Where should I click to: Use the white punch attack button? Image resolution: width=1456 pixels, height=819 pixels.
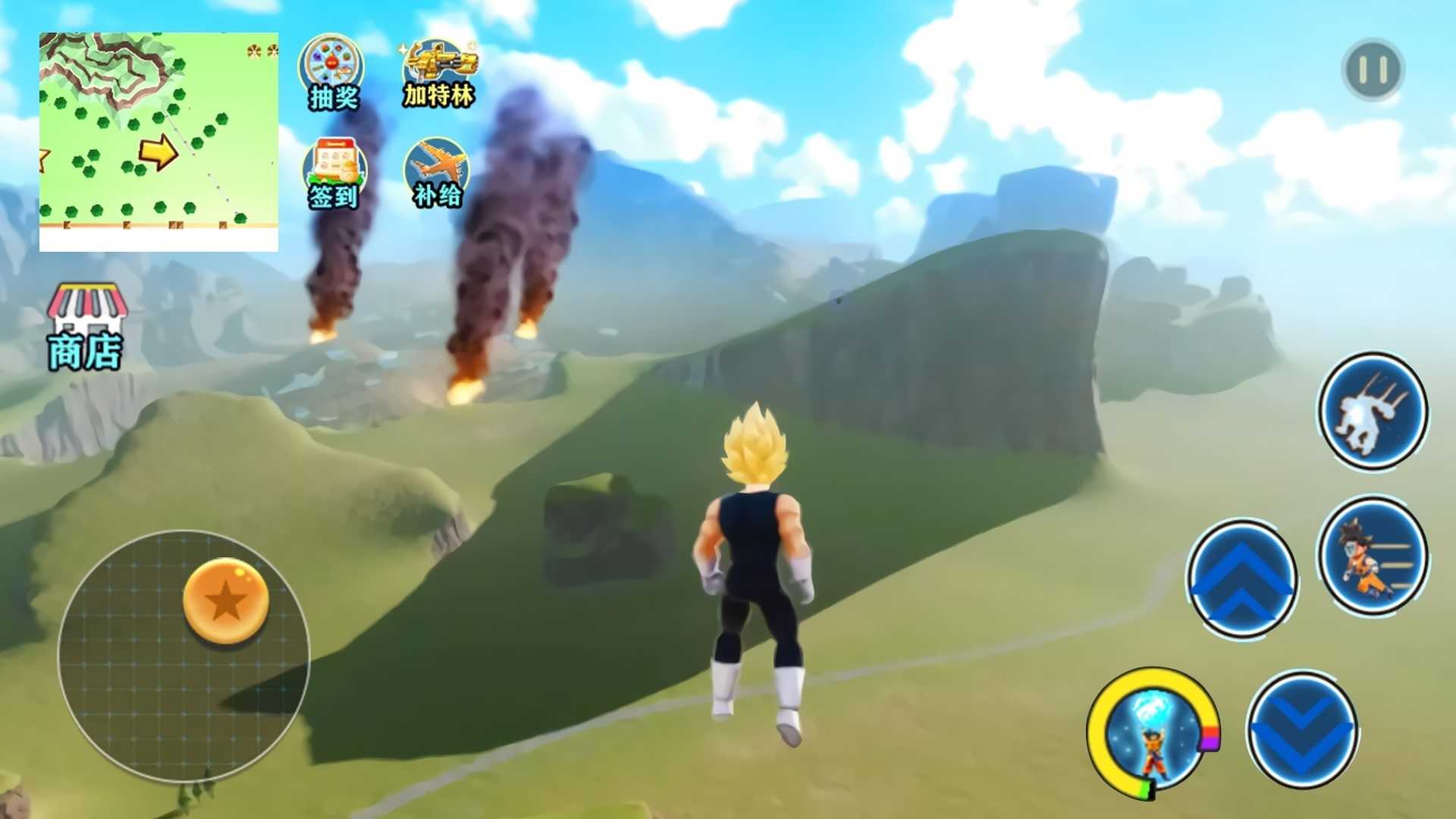point(1373,411)
